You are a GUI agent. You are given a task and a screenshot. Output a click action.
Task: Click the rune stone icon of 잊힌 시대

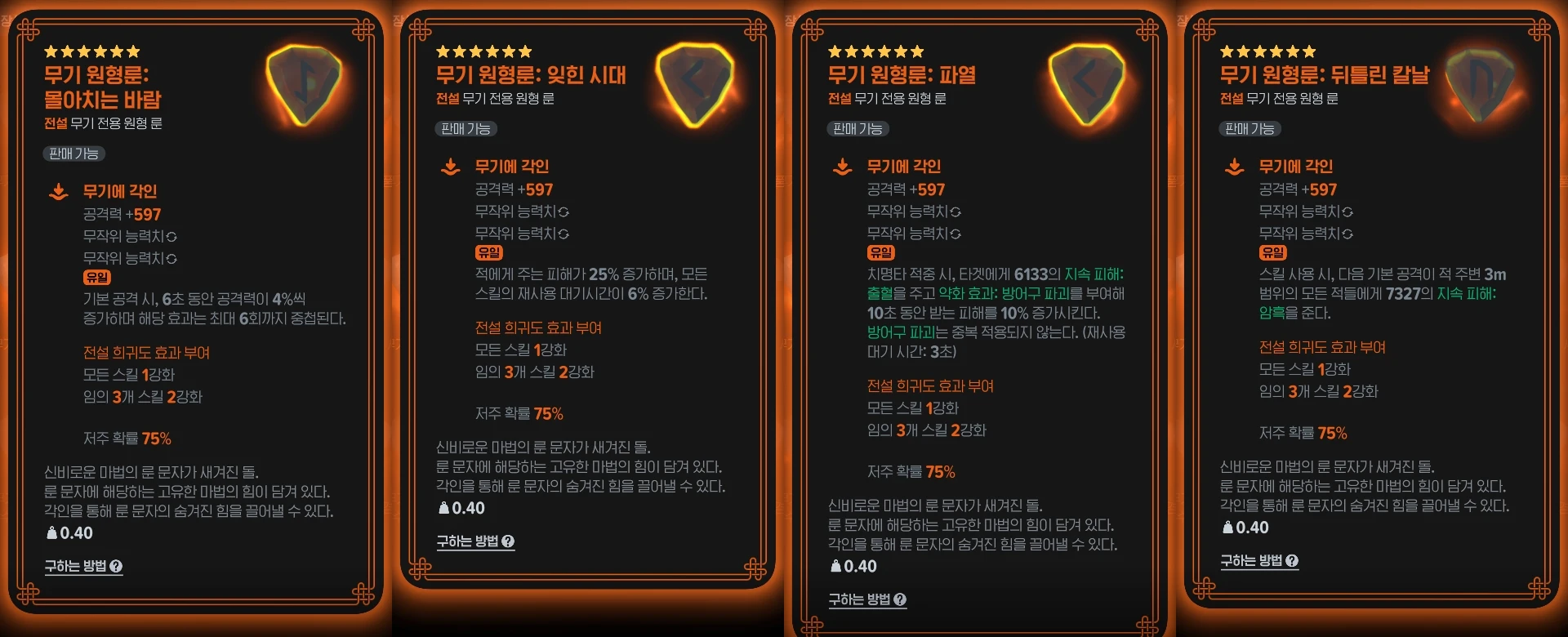[695, 82]
